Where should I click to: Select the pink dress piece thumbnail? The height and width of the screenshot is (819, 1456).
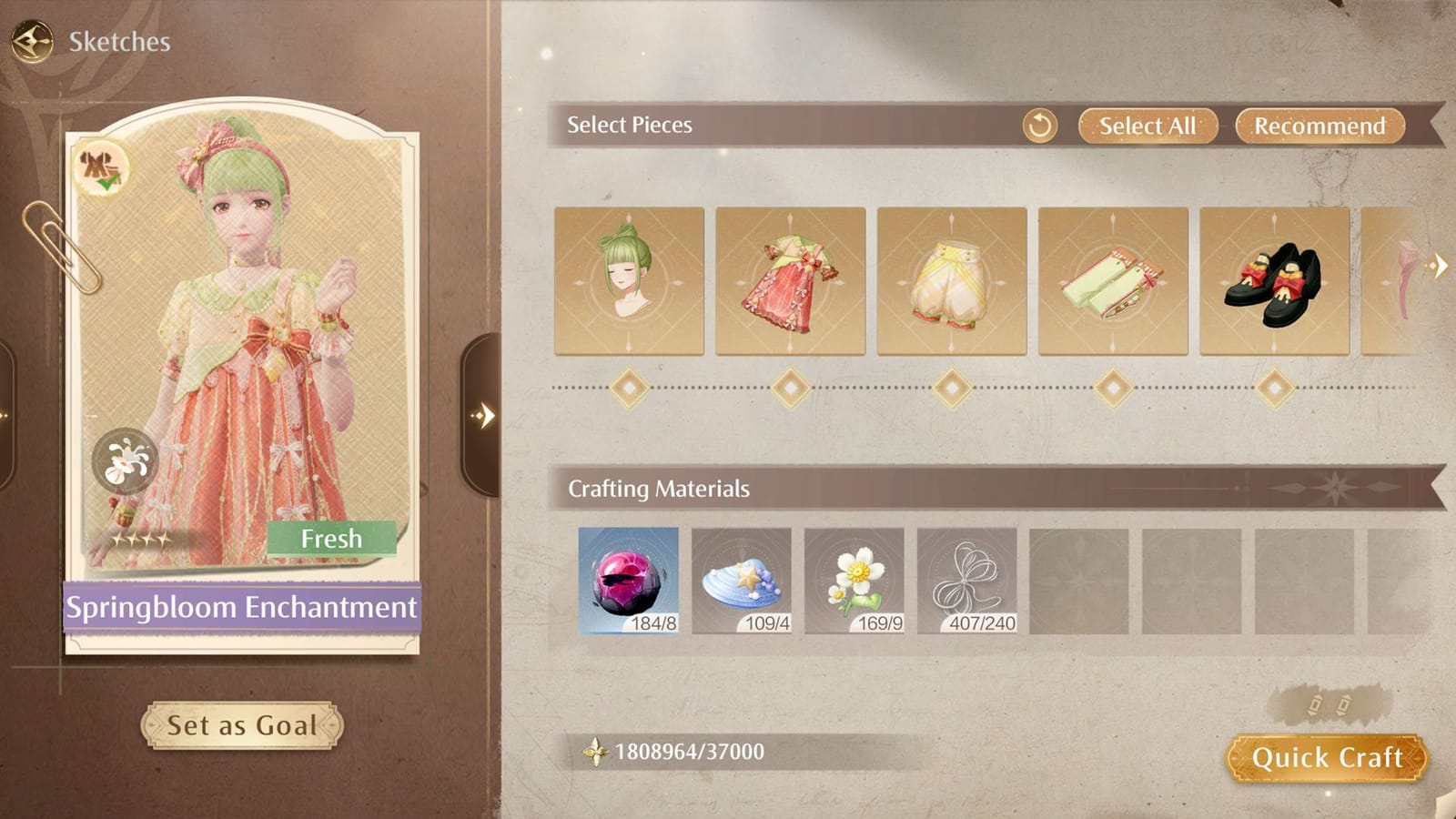pos(788,282)
